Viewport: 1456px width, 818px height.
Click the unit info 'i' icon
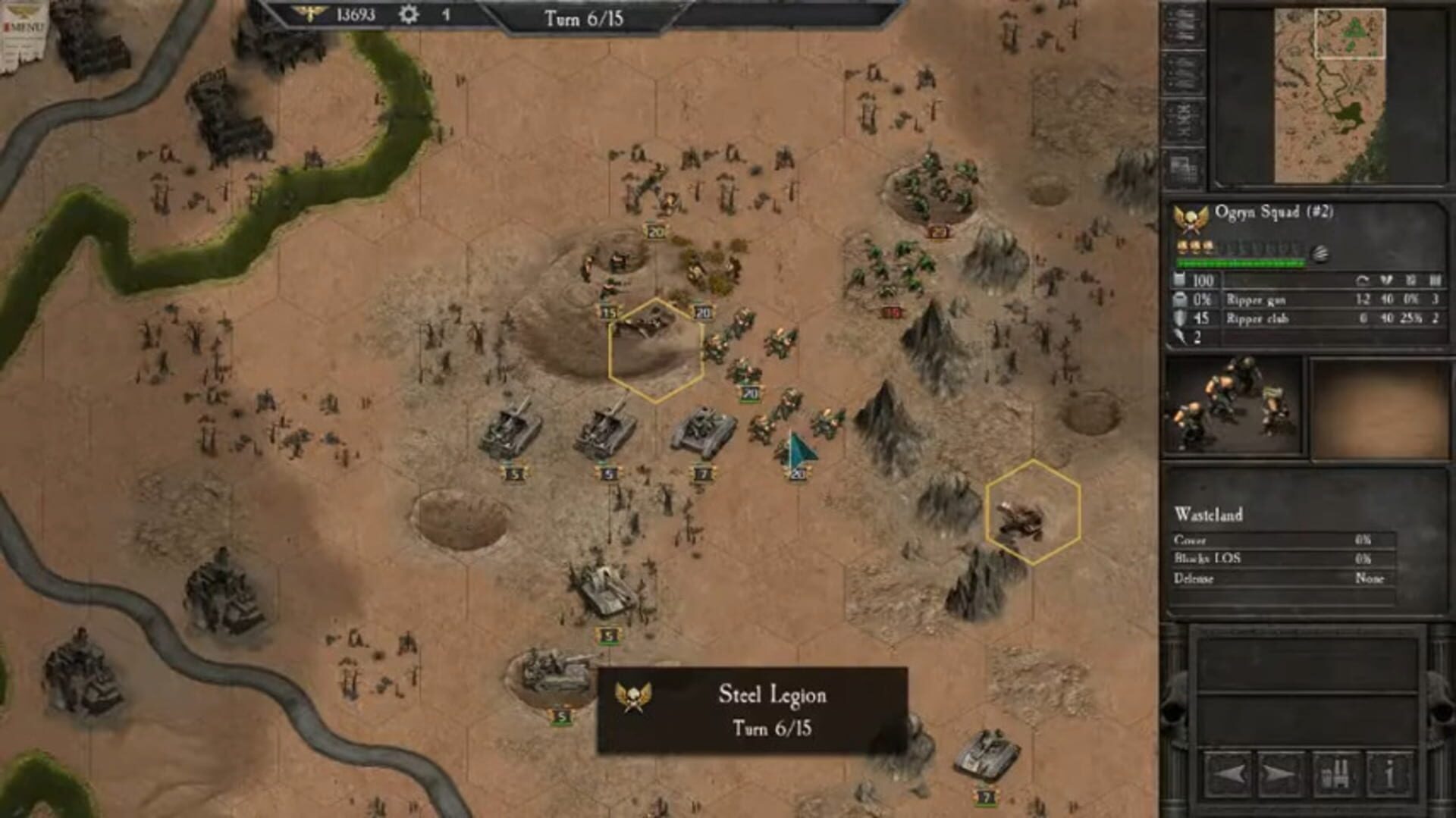1390,774
